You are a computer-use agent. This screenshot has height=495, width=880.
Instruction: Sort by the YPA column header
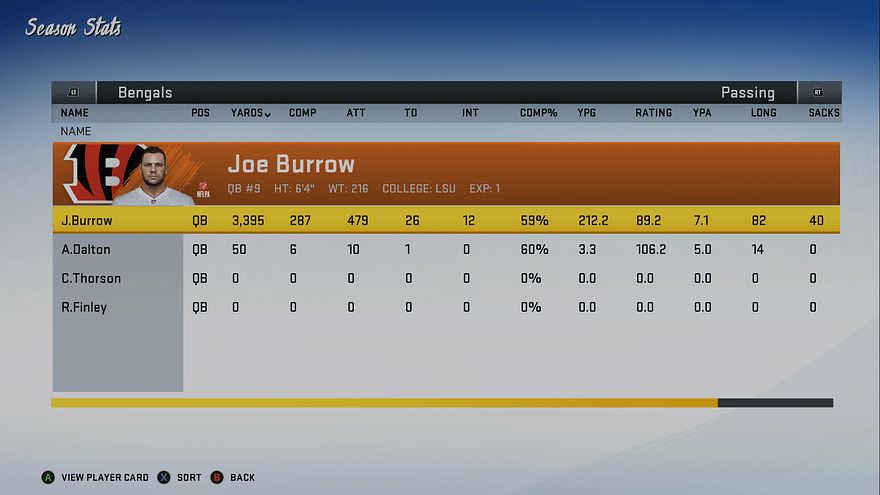tap(702, 113)
